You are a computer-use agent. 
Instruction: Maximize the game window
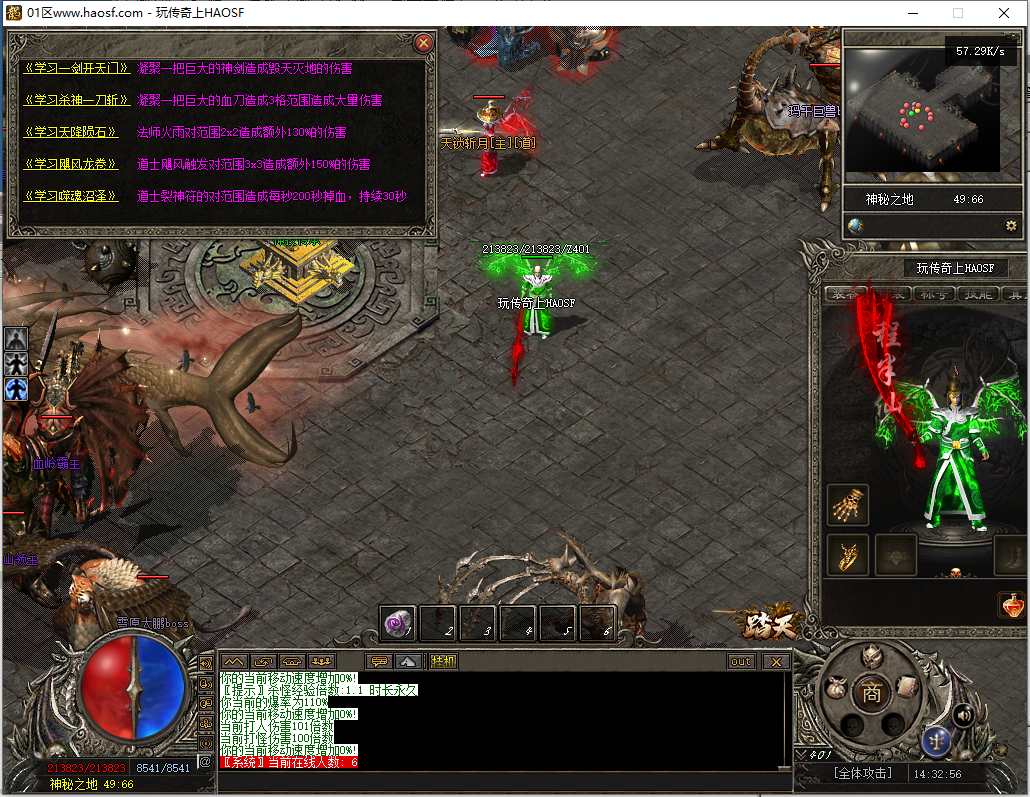click(958, 13)
